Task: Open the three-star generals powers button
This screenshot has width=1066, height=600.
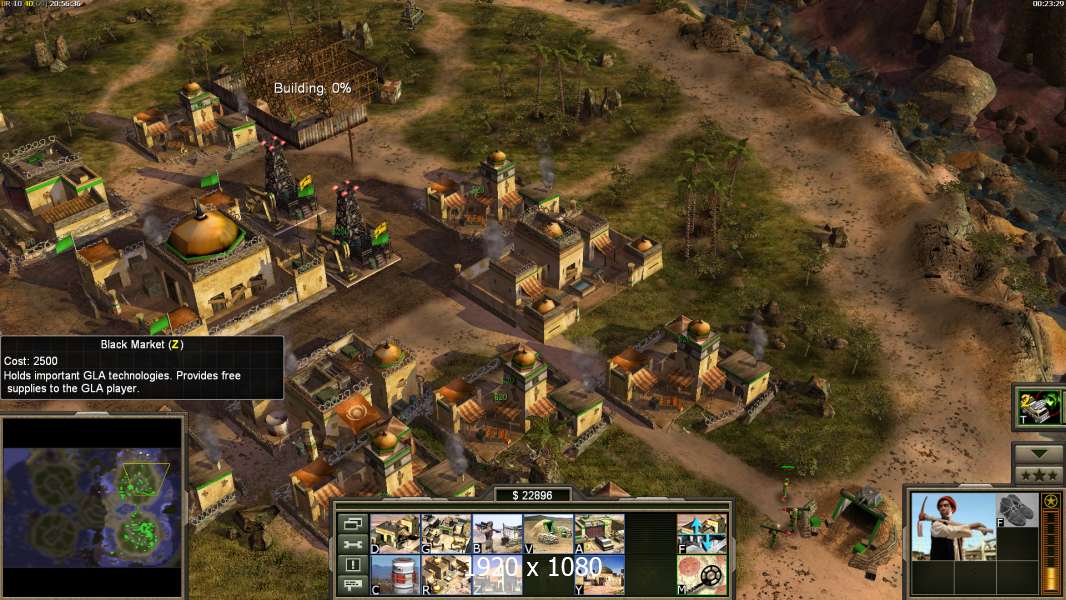Action: pyautogui.click(x=1038, y=475)
